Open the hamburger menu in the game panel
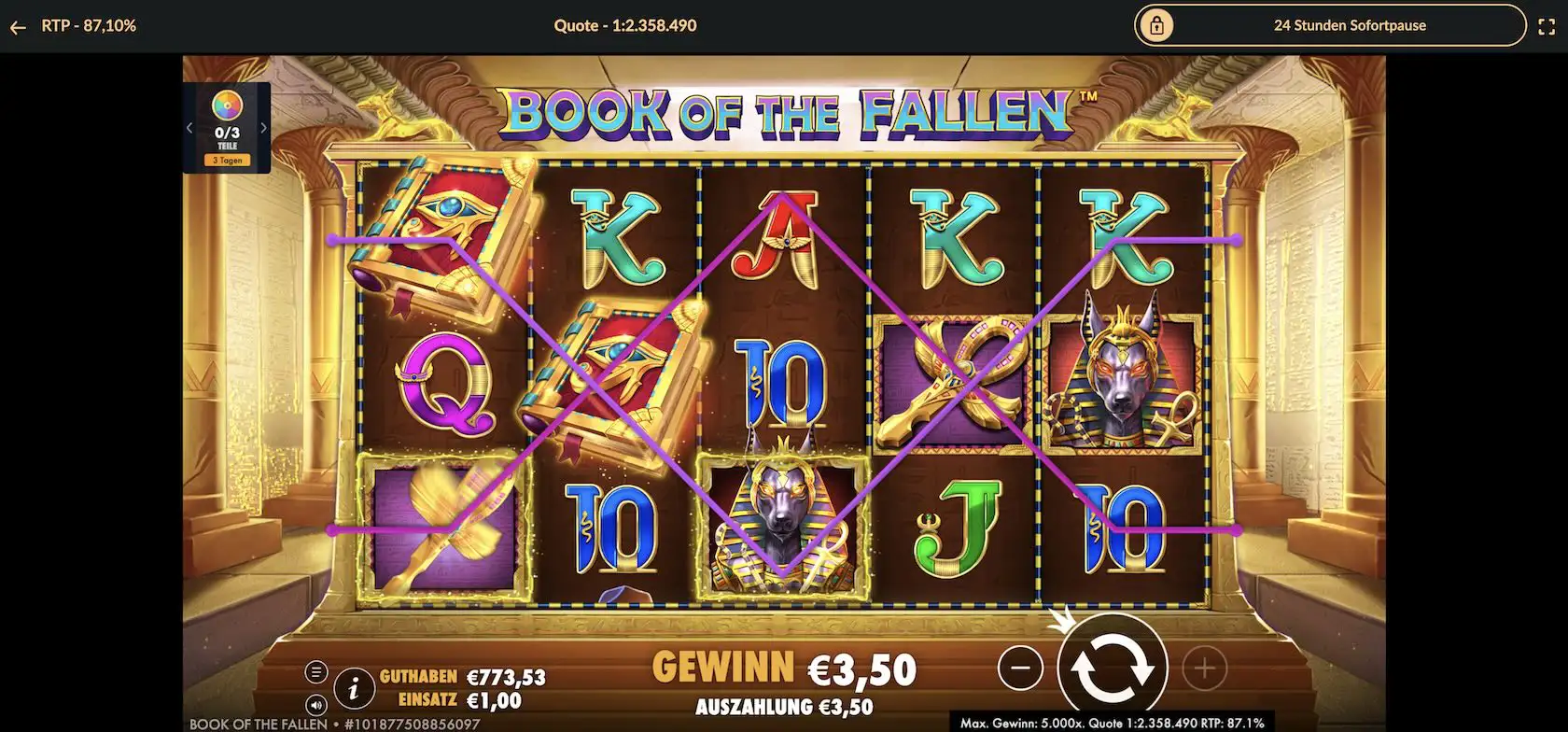The height and width of the screenshot is (732, 1568). point(317,670)
